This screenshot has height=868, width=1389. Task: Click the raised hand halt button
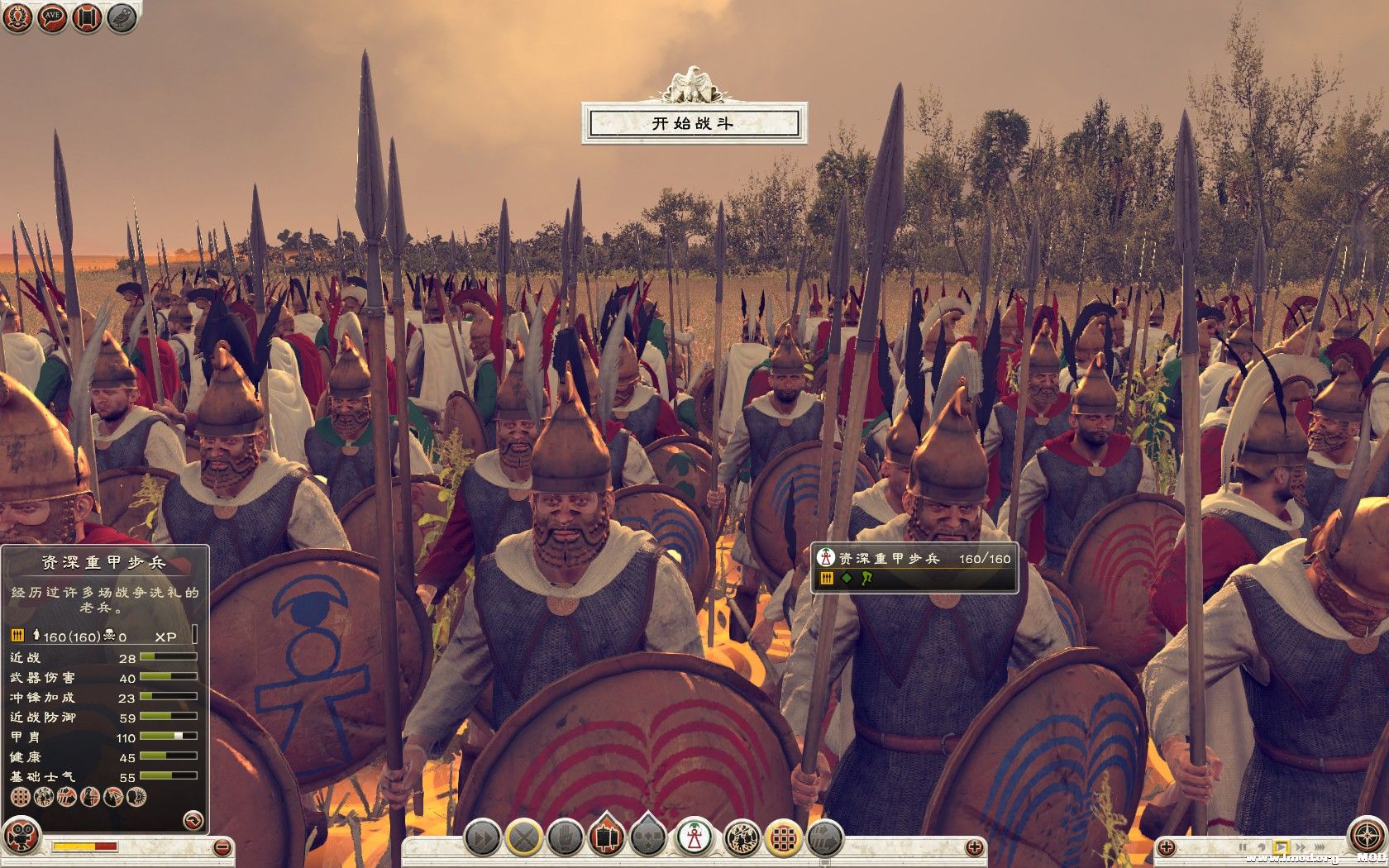pos(566,838)
